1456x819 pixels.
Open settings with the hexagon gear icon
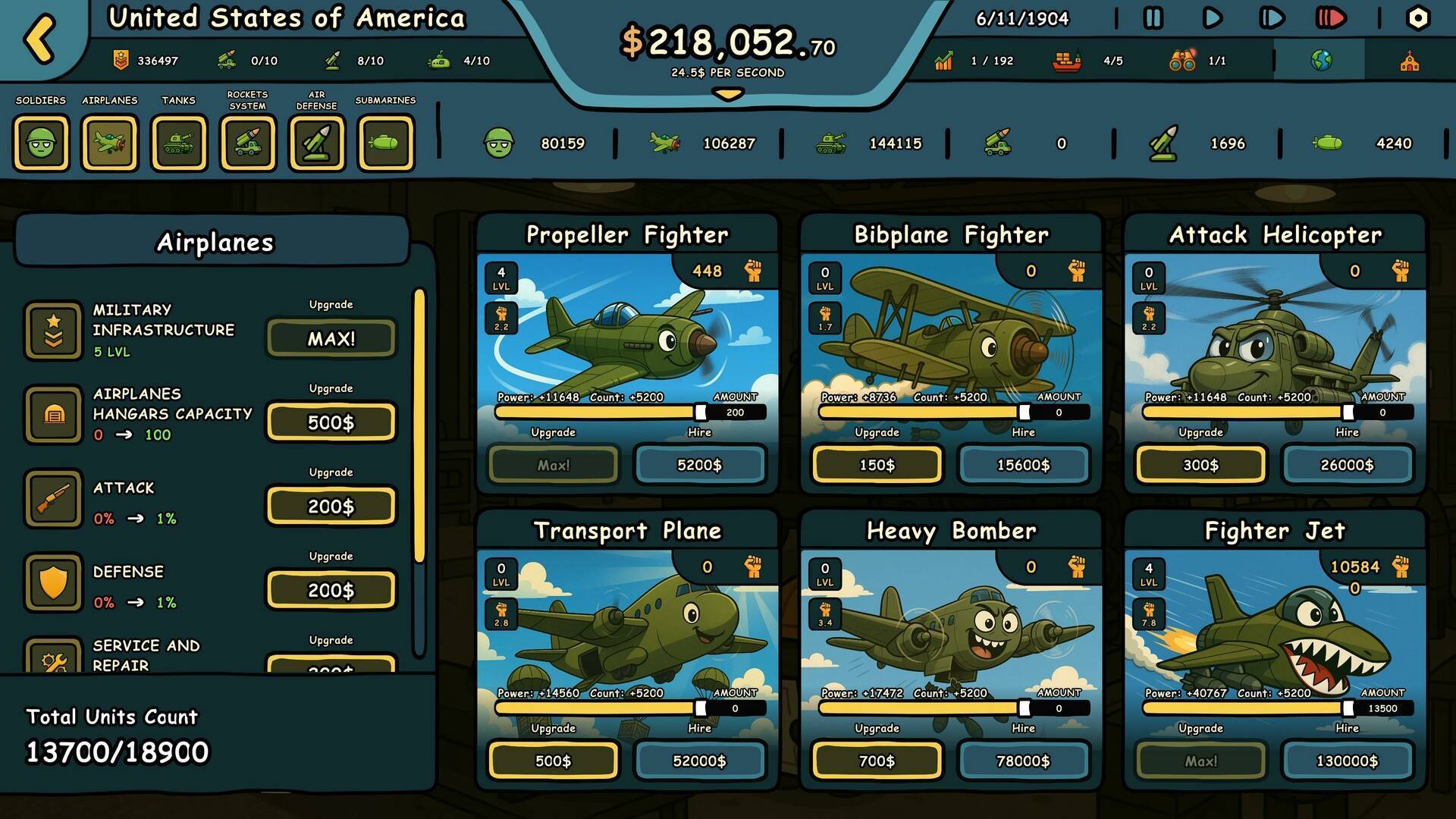click(1417, 18)
